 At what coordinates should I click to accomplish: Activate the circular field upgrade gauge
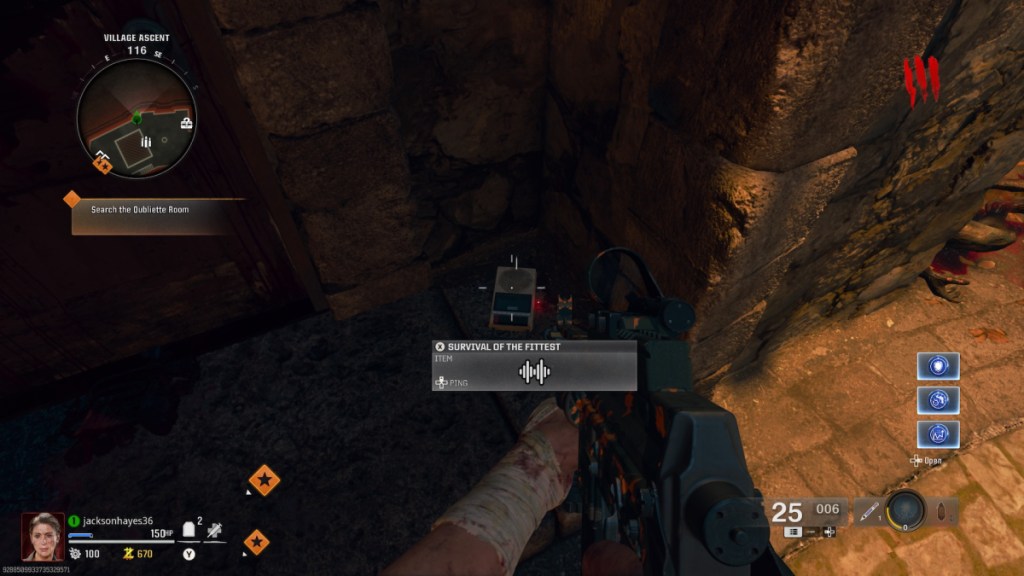coord(907,510)
